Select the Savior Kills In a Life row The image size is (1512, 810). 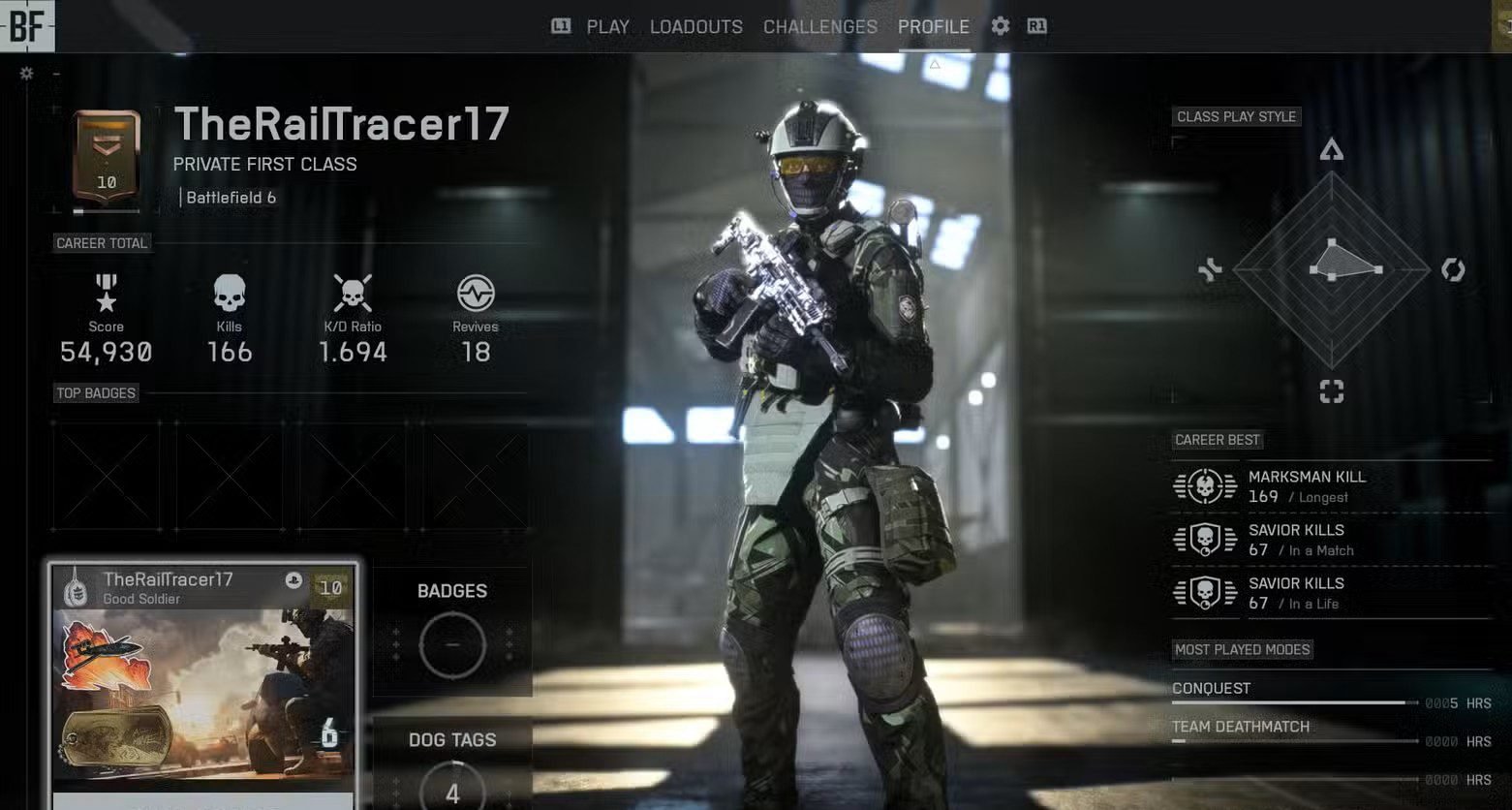point(1331,593)
